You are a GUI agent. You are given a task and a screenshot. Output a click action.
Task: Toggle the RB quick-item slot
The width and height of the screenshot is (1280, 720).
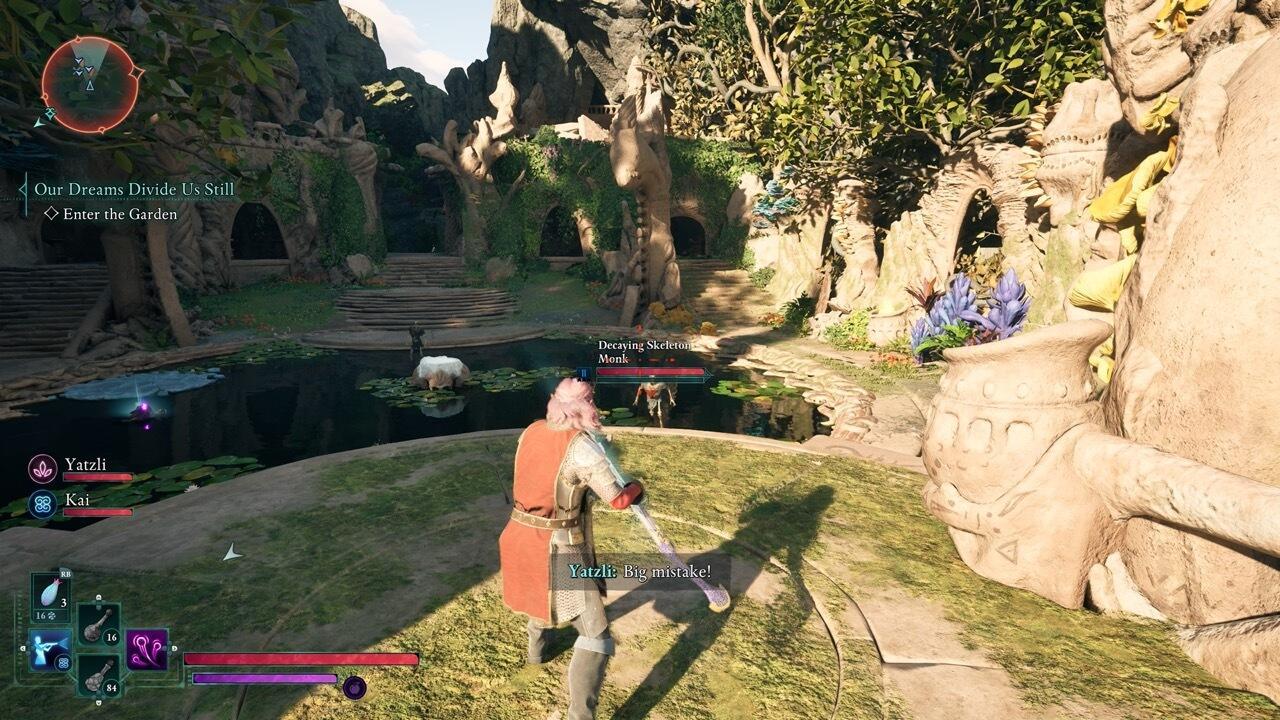point(66,572)
